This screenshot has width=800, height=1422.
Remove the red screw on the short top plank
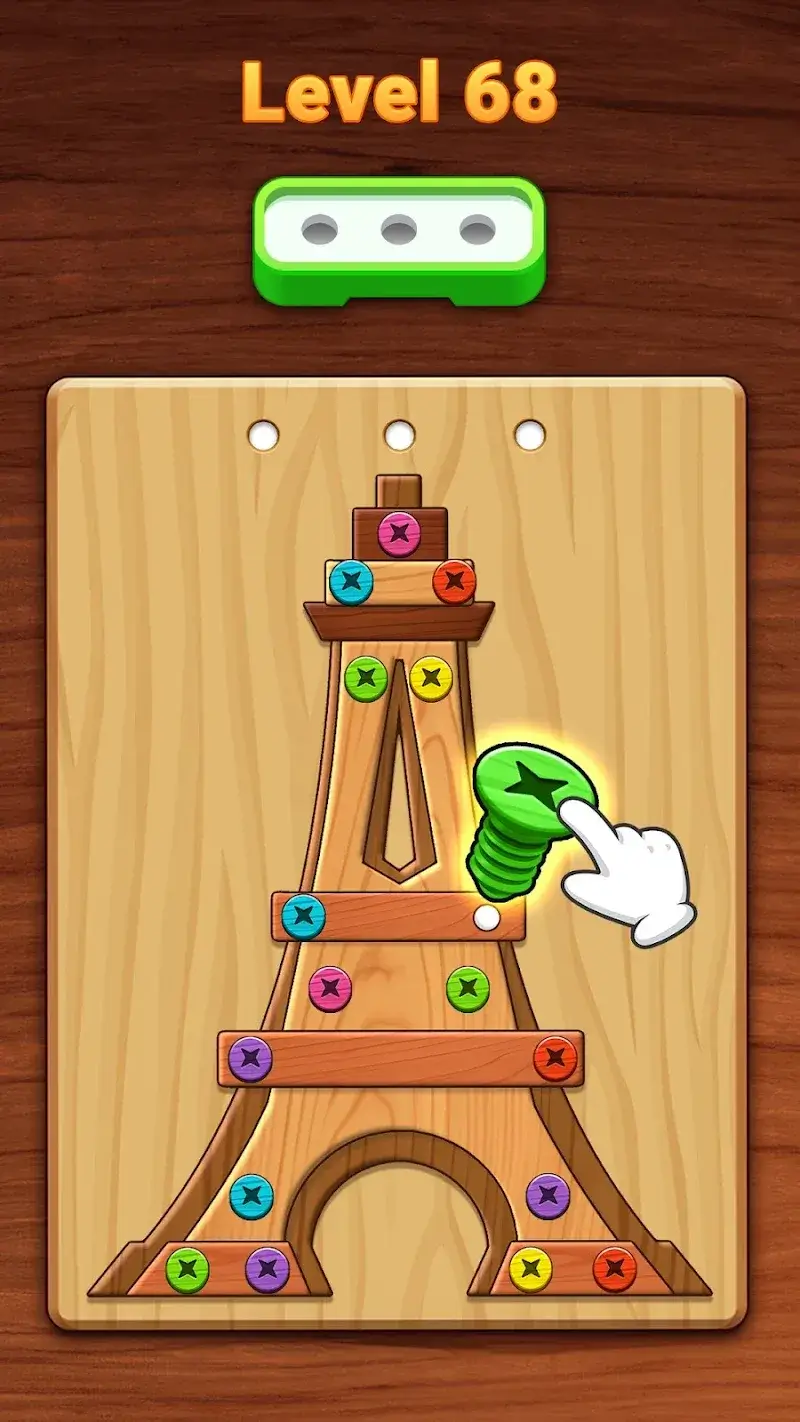point(454,581)
